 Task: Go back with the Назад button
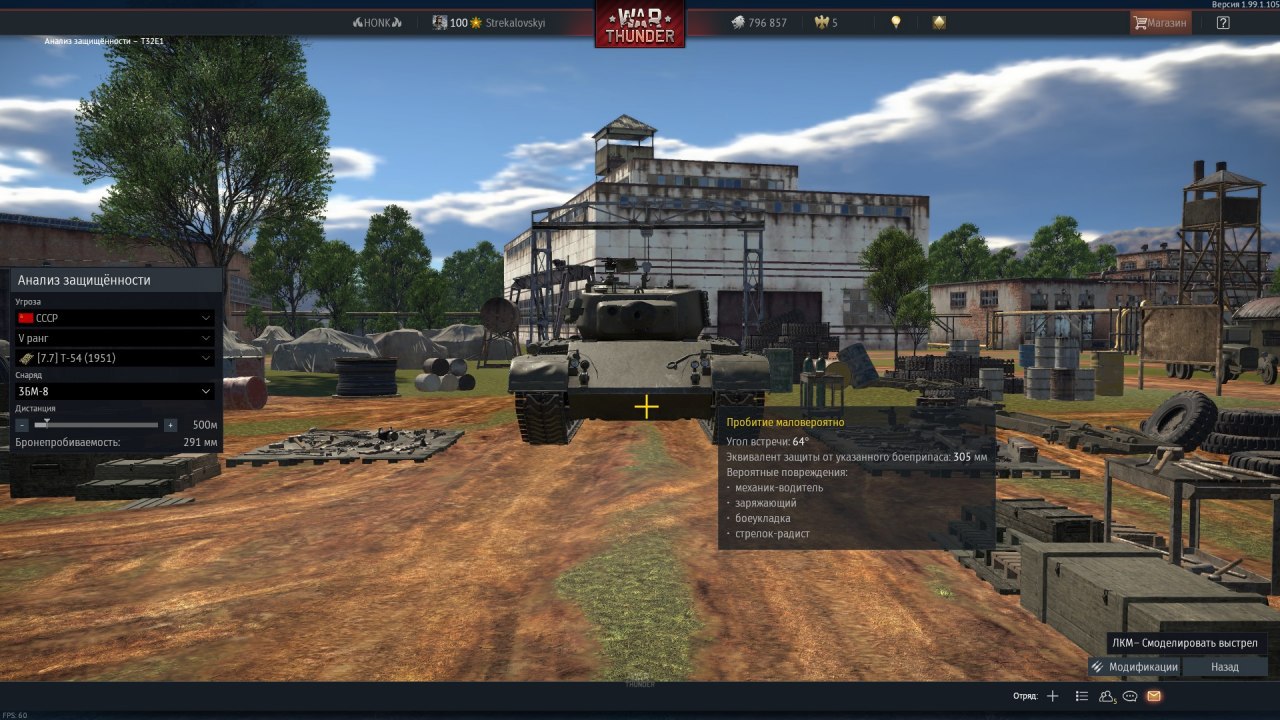point(1224,667)
